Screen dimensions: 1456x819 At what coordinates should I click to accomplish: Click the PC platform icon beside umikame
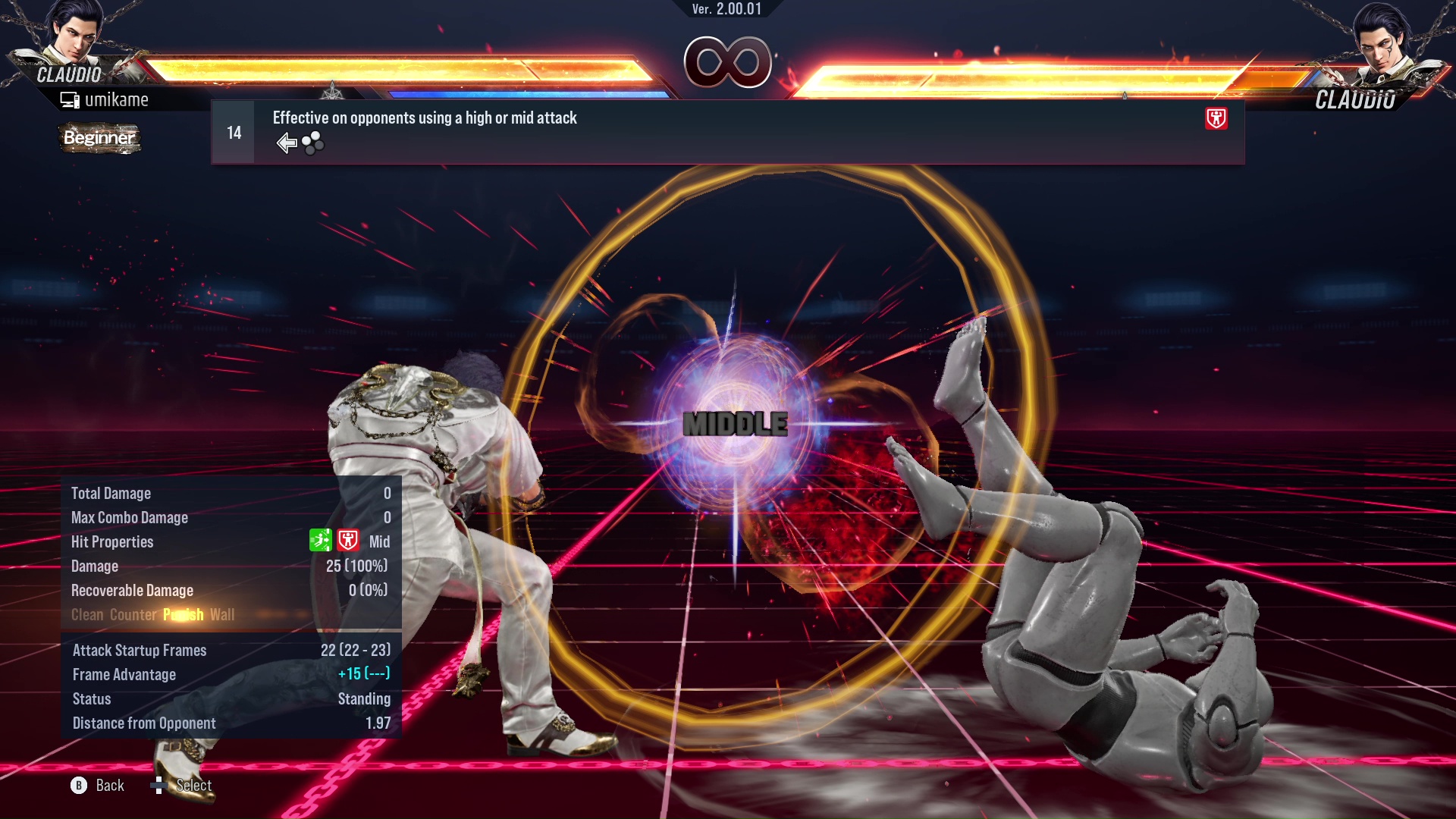point(71,99)
